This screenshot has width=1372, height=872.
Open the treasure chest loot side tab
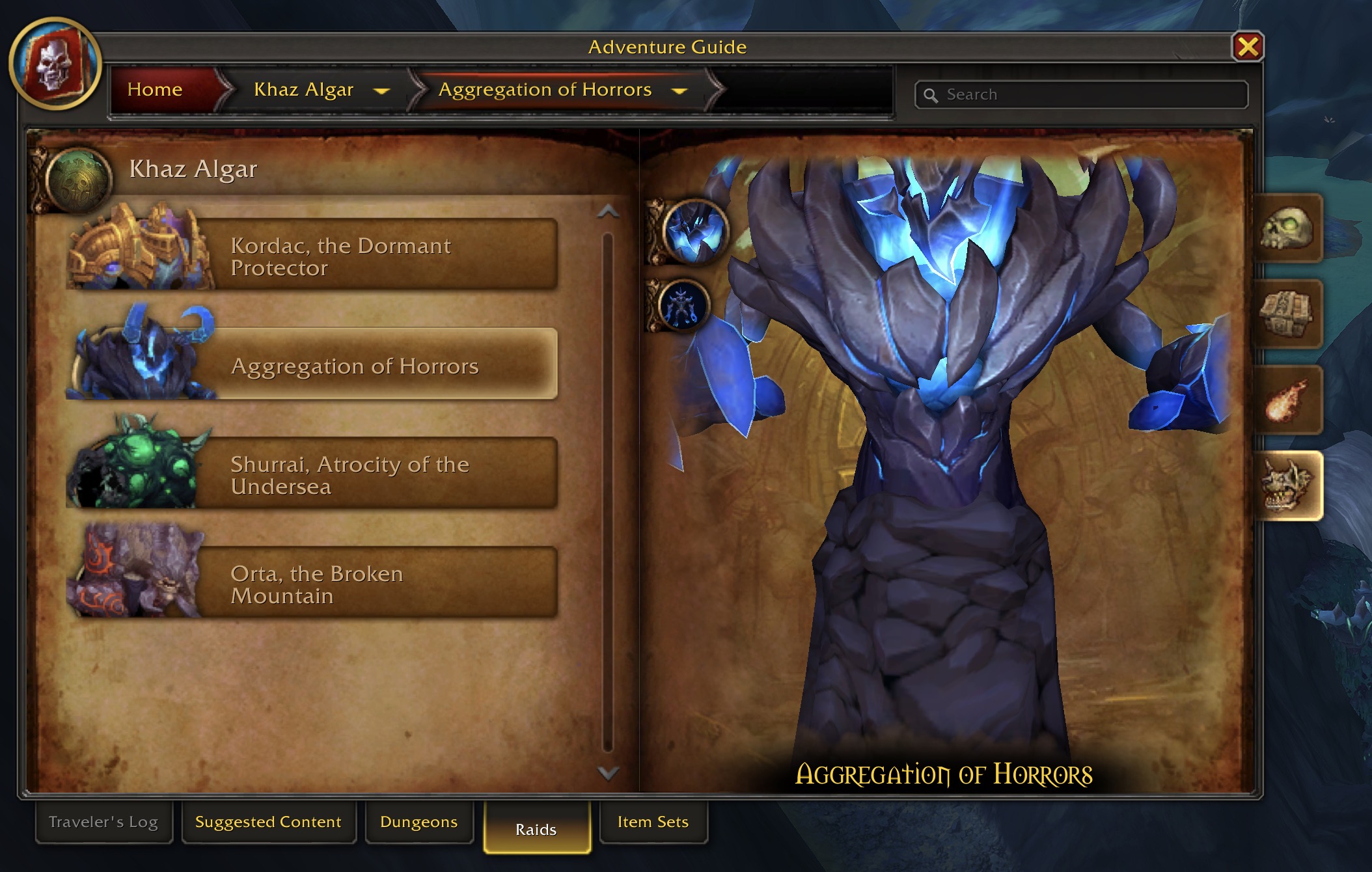(x=1287, y=315)
